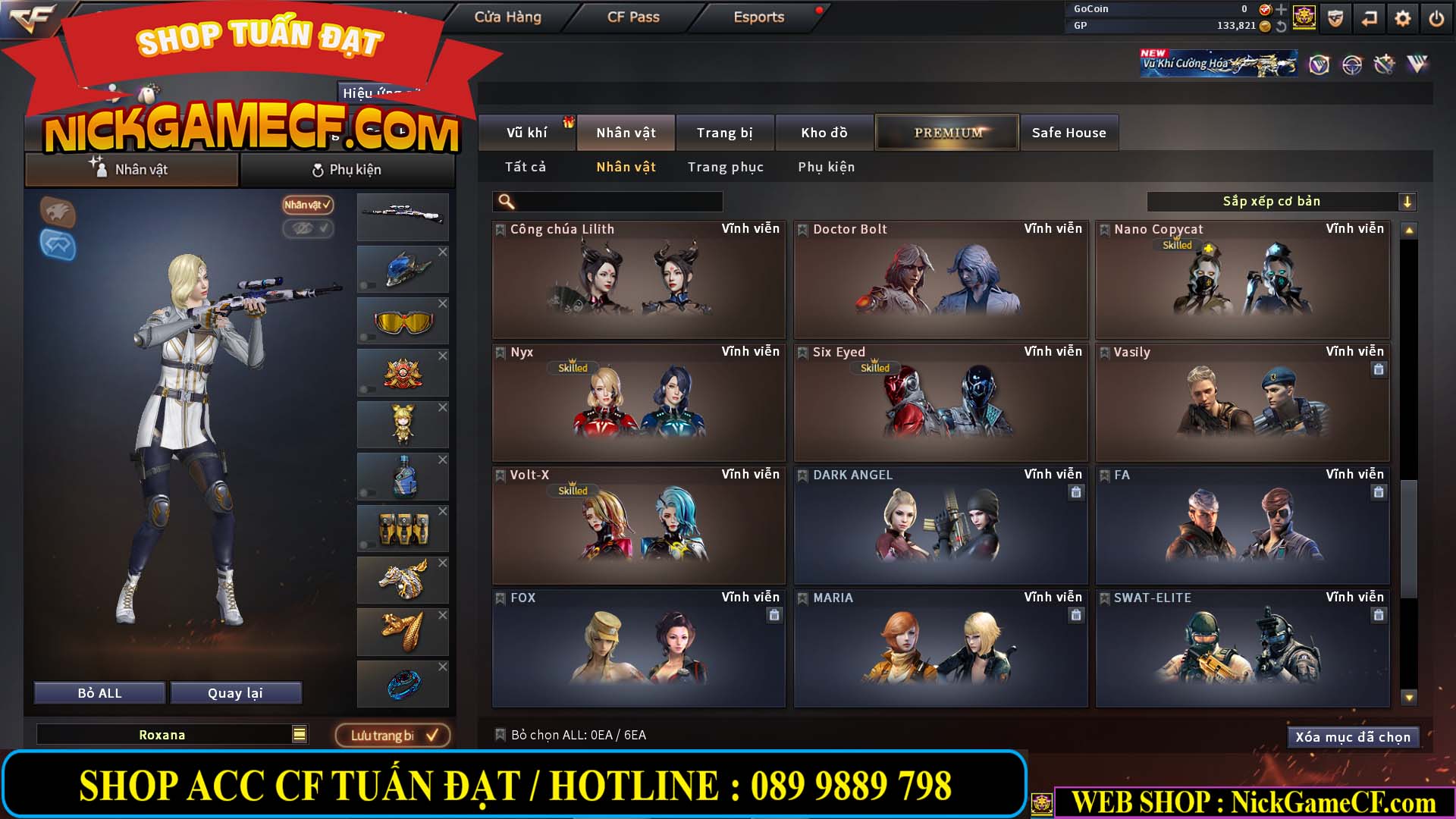Image resolution: width=1456 pixels, height=819 pixels.
Task: Delete Vasily using its trash icon
Action: [1380, 369]
